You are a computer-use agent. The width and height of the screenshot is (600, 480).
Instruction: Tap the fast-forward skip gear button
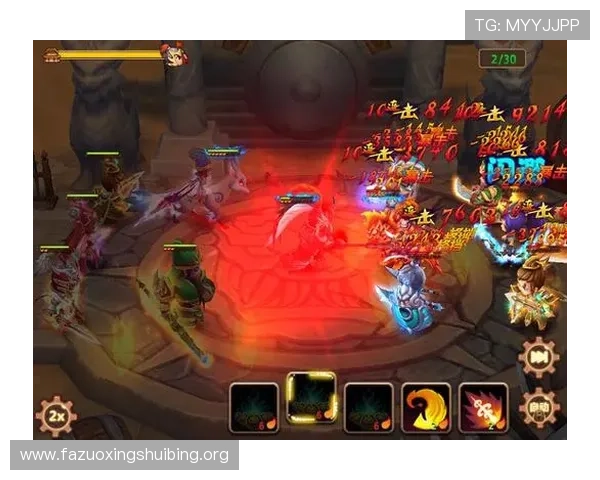tap(540, 357)
